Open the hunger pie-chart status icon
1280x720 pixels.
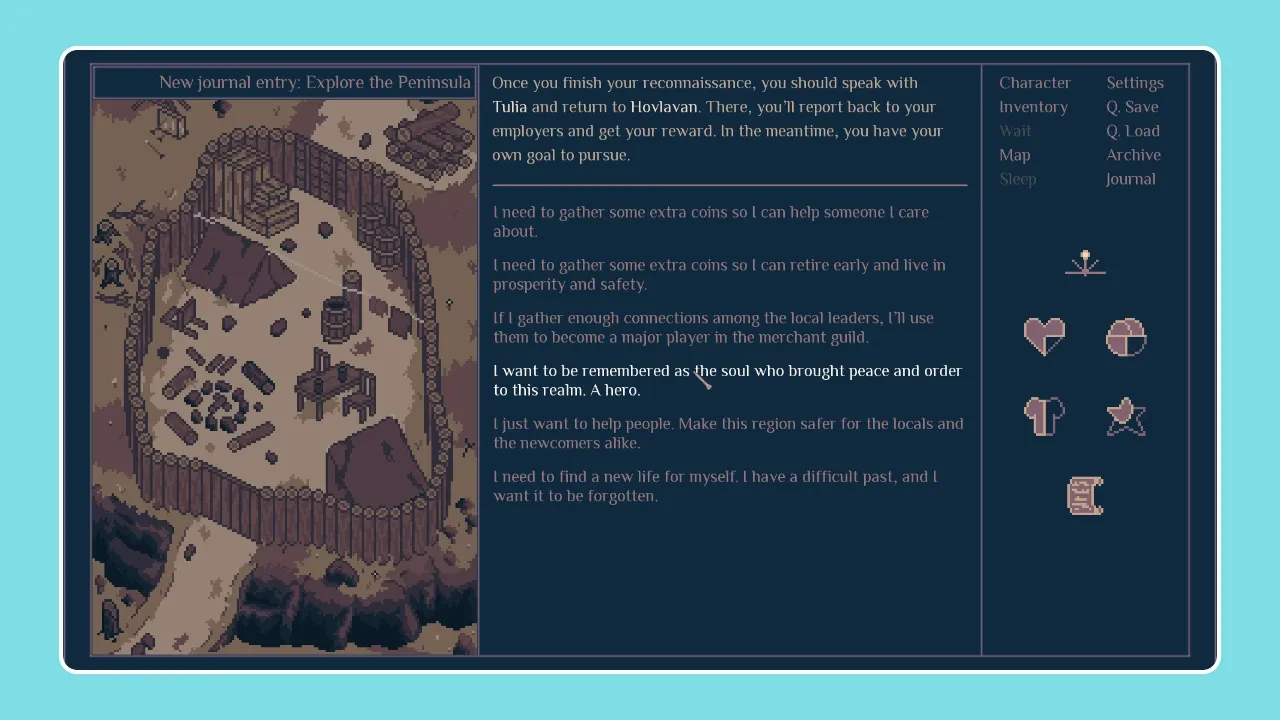pos(1125,337)
